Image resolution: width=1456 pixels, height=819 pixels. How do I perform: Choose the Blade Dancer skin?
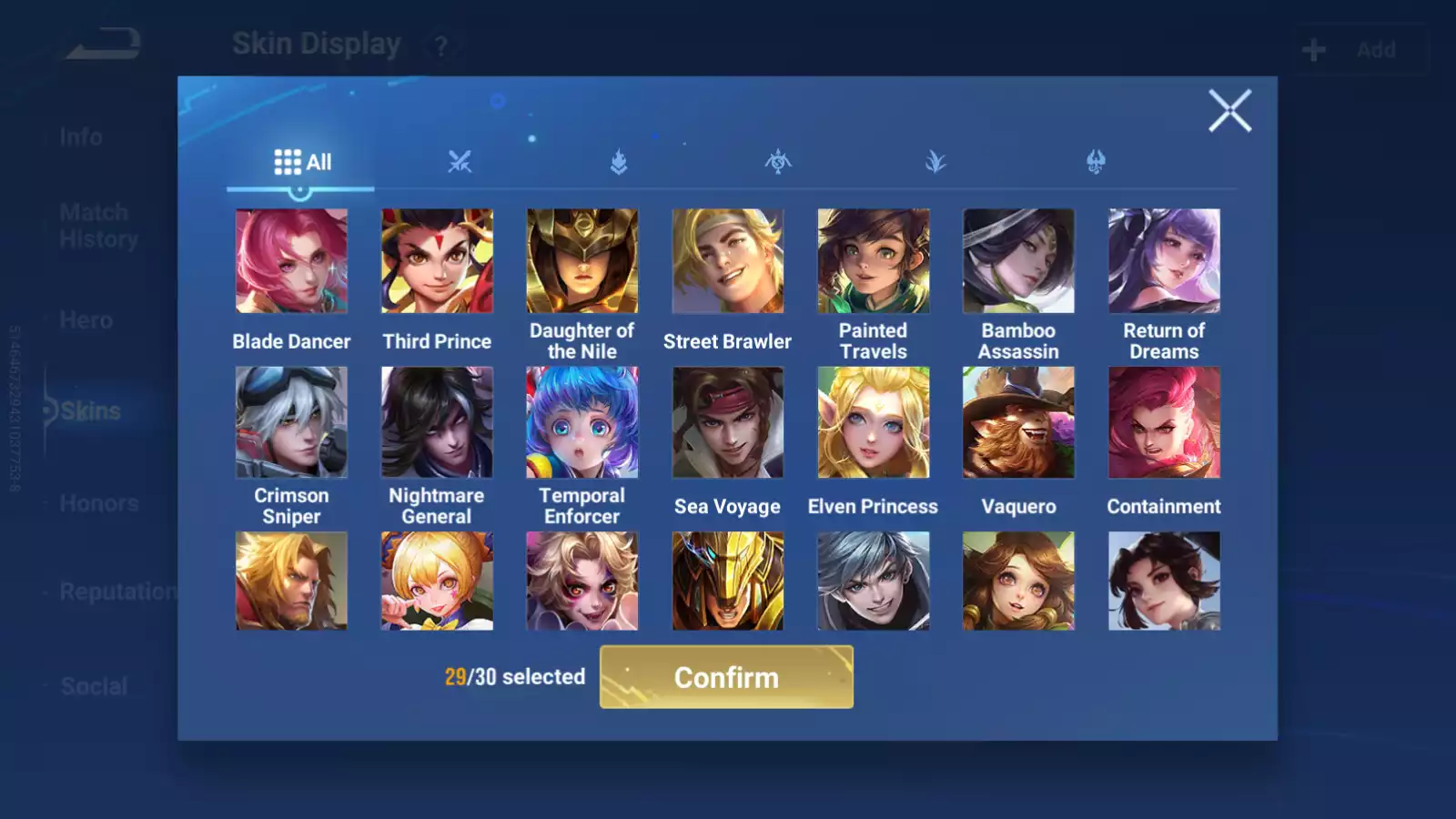point(291,261)
